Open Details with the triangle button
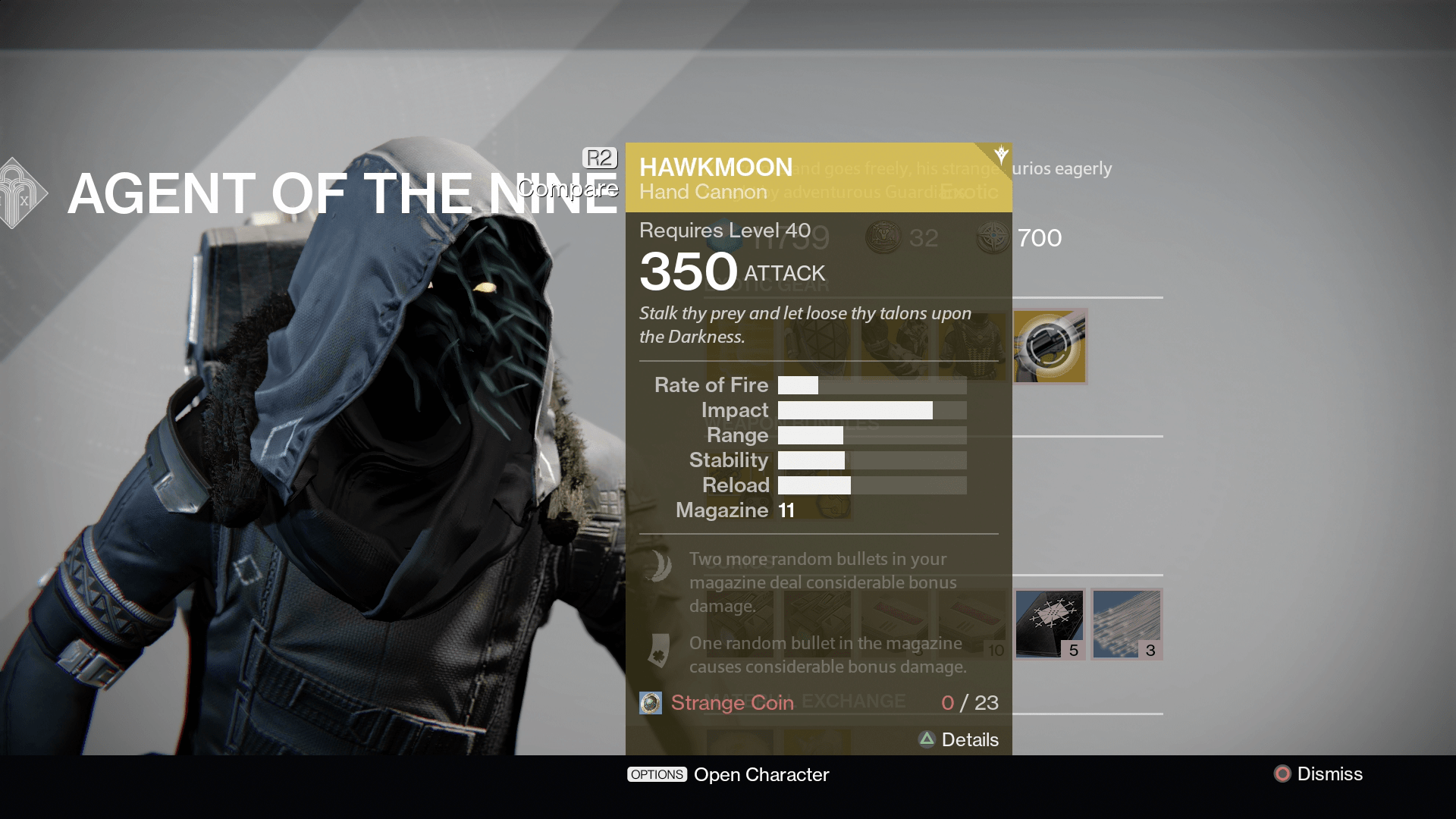Screen dimensions: 1456x819 click(x=959, y=739)
